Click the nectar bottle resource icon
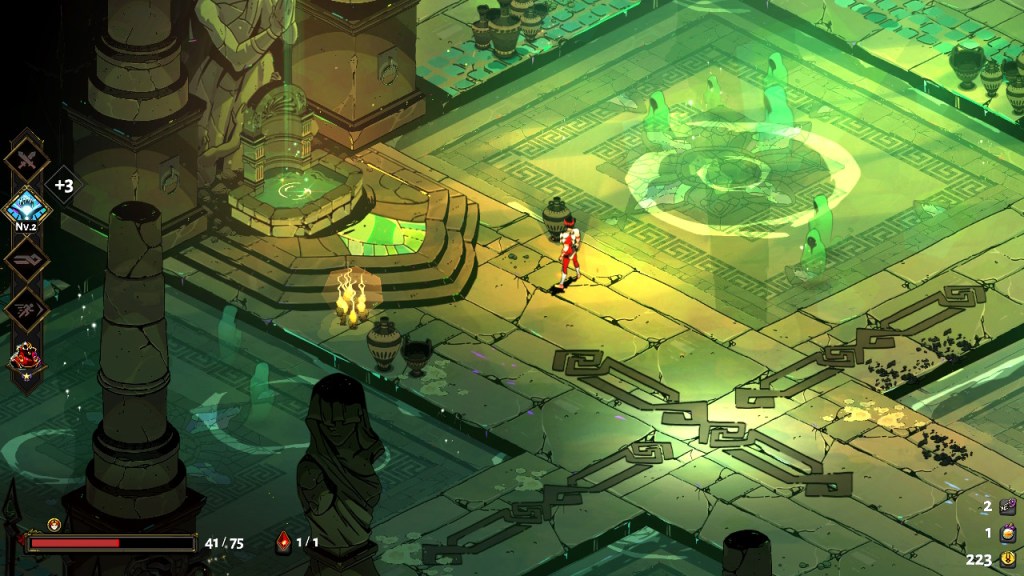The image size is (1024, 576). pos(1008,534)
